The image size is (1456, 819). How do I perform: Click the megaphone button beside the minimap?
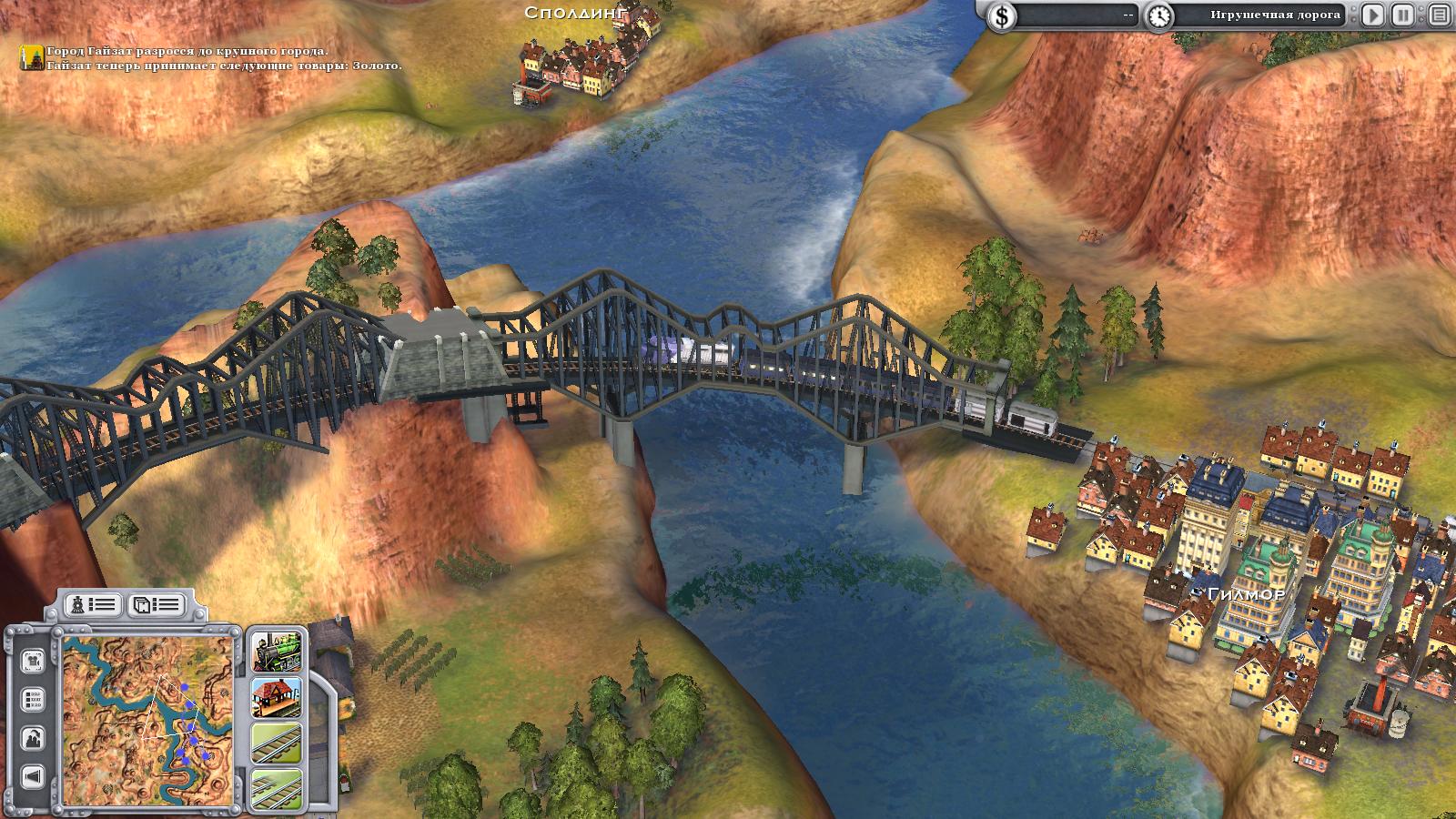pos(32,777)
